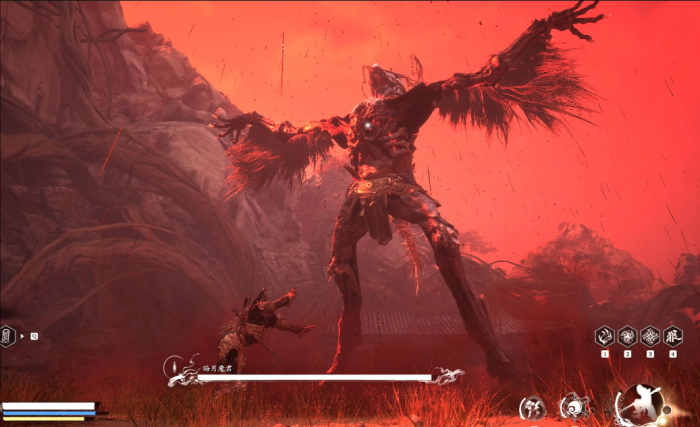700x427 pixels.
Task: Click the hexagonal vessel item icon
Action: 9,336
